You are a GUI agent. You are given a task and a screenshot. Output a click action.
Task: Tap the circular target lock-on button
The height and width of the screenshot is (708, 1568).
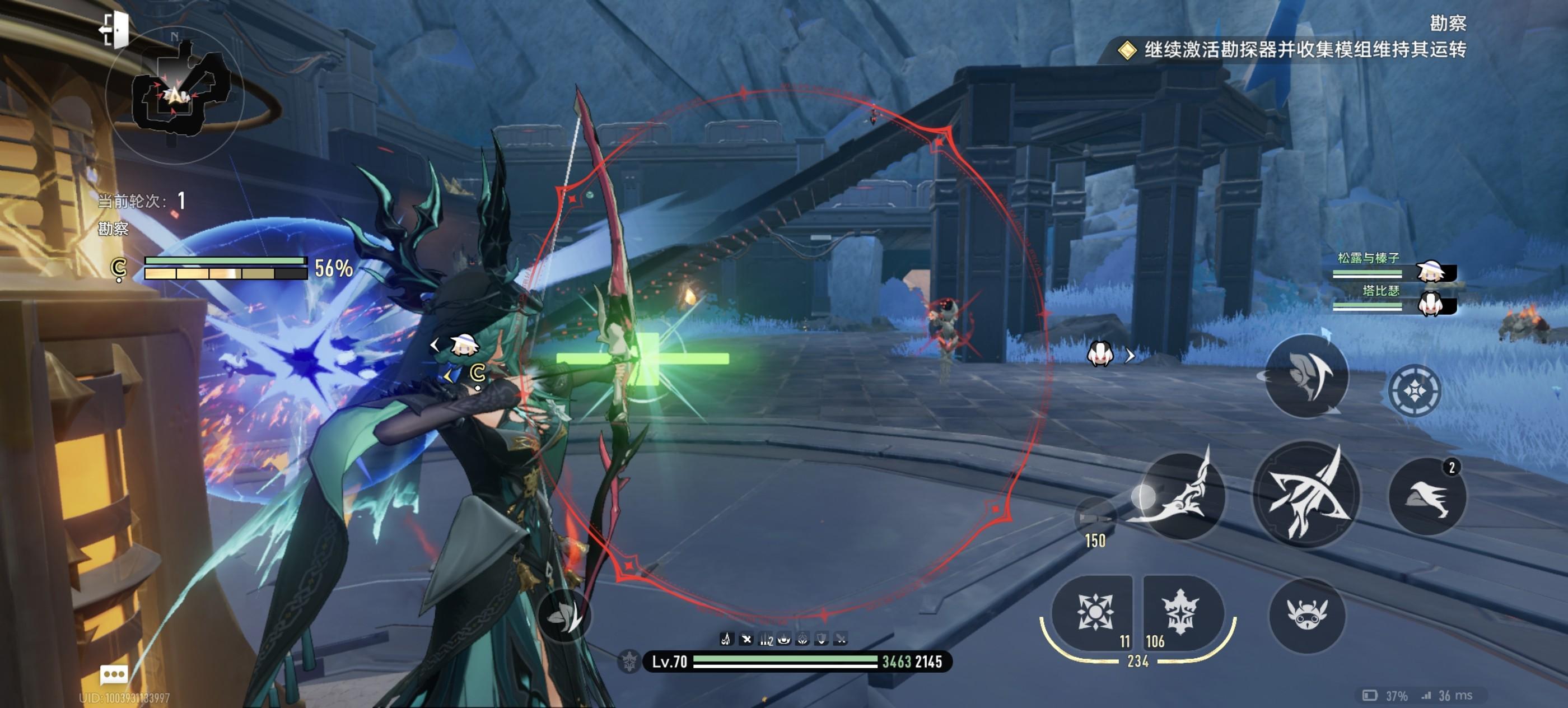(x=1414, y=390)
